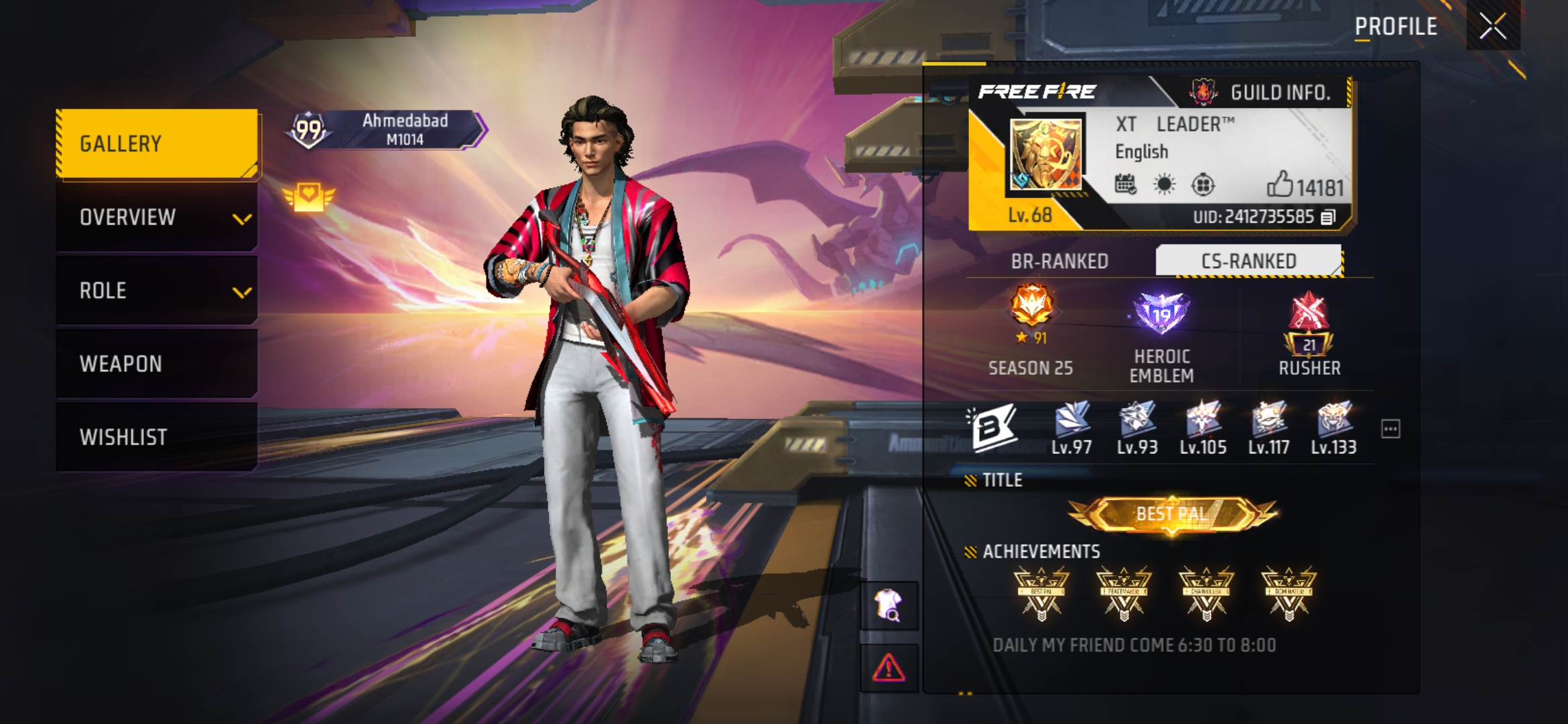
Task: Click the player avatar portrait
Action: click(1045, 155)
